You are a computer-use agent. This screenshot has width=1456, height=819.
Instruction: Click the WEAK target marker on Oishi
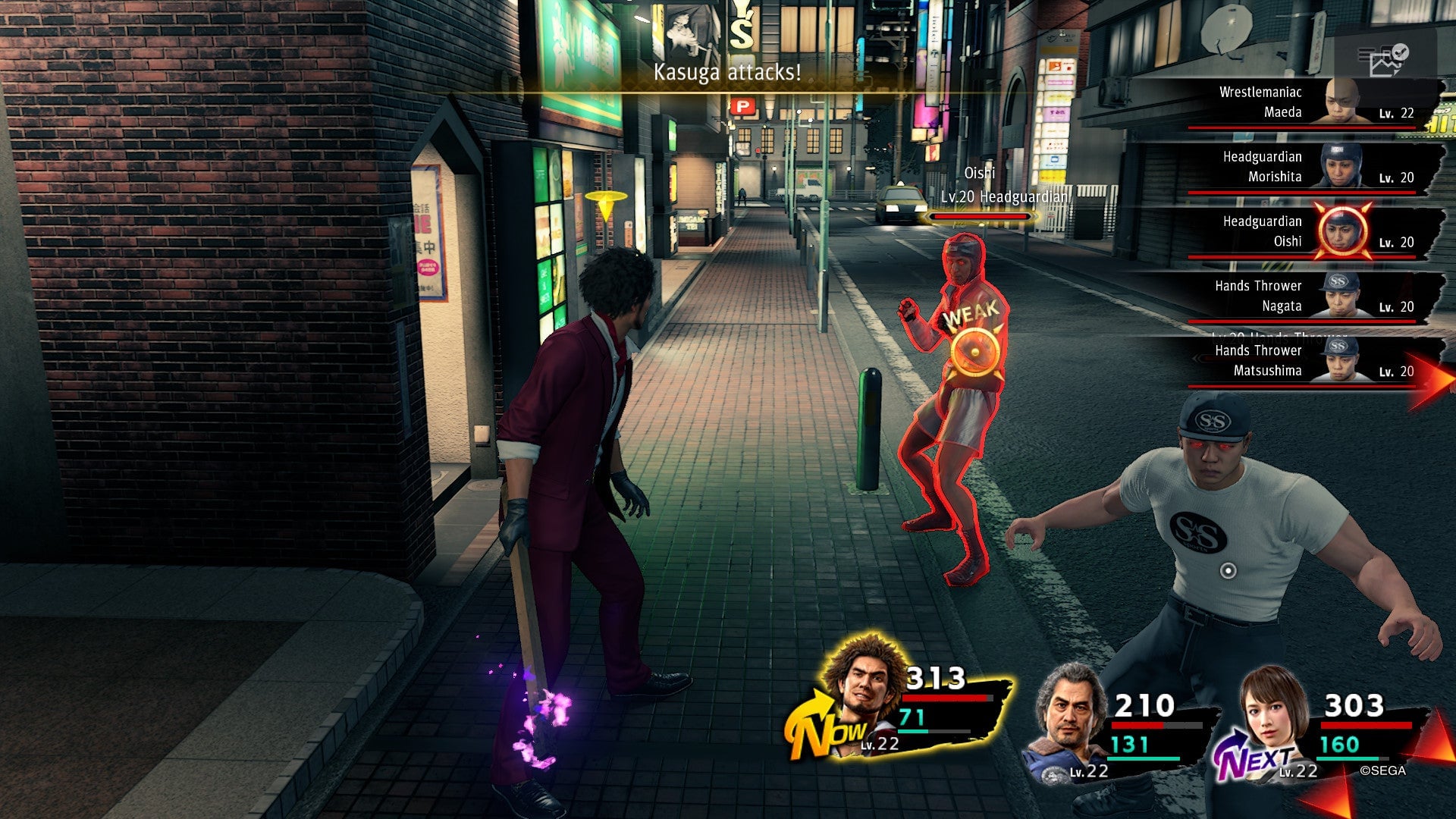(x=974, y=350)
